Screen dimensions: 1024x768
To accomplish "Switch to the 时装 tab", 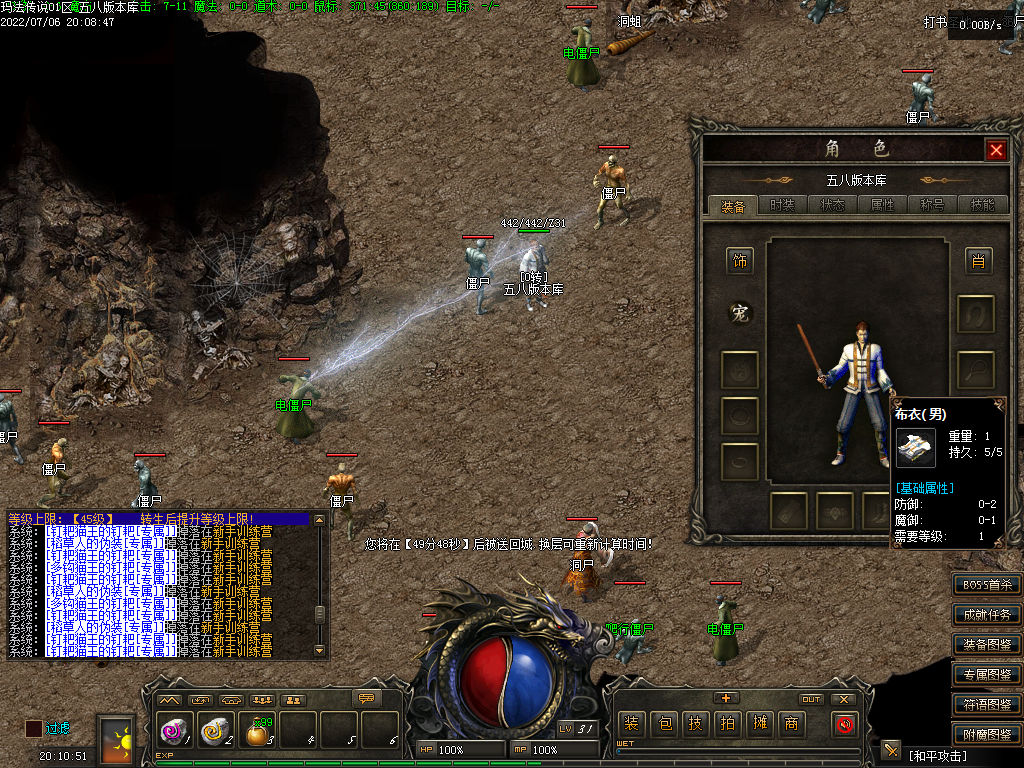I will coord(783,206).
